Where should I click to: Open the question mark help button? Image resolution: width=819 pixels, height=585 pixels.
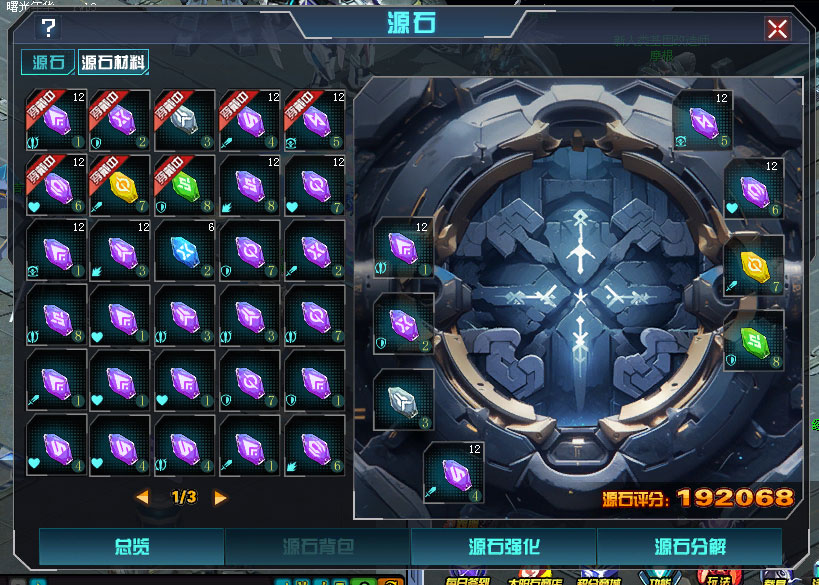point(47,28)
